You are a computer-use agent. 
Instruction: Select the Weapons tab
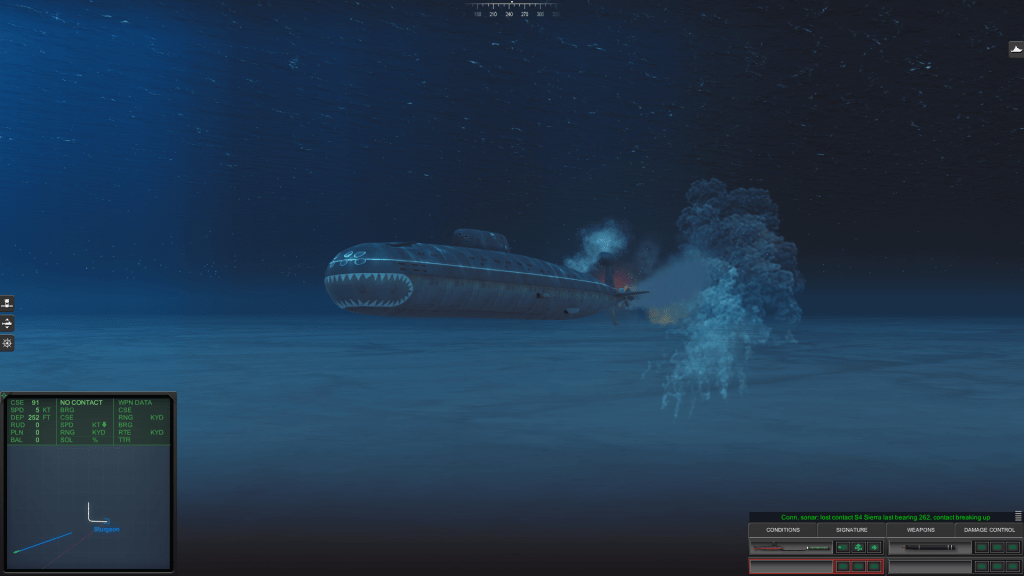click(920, 529)
